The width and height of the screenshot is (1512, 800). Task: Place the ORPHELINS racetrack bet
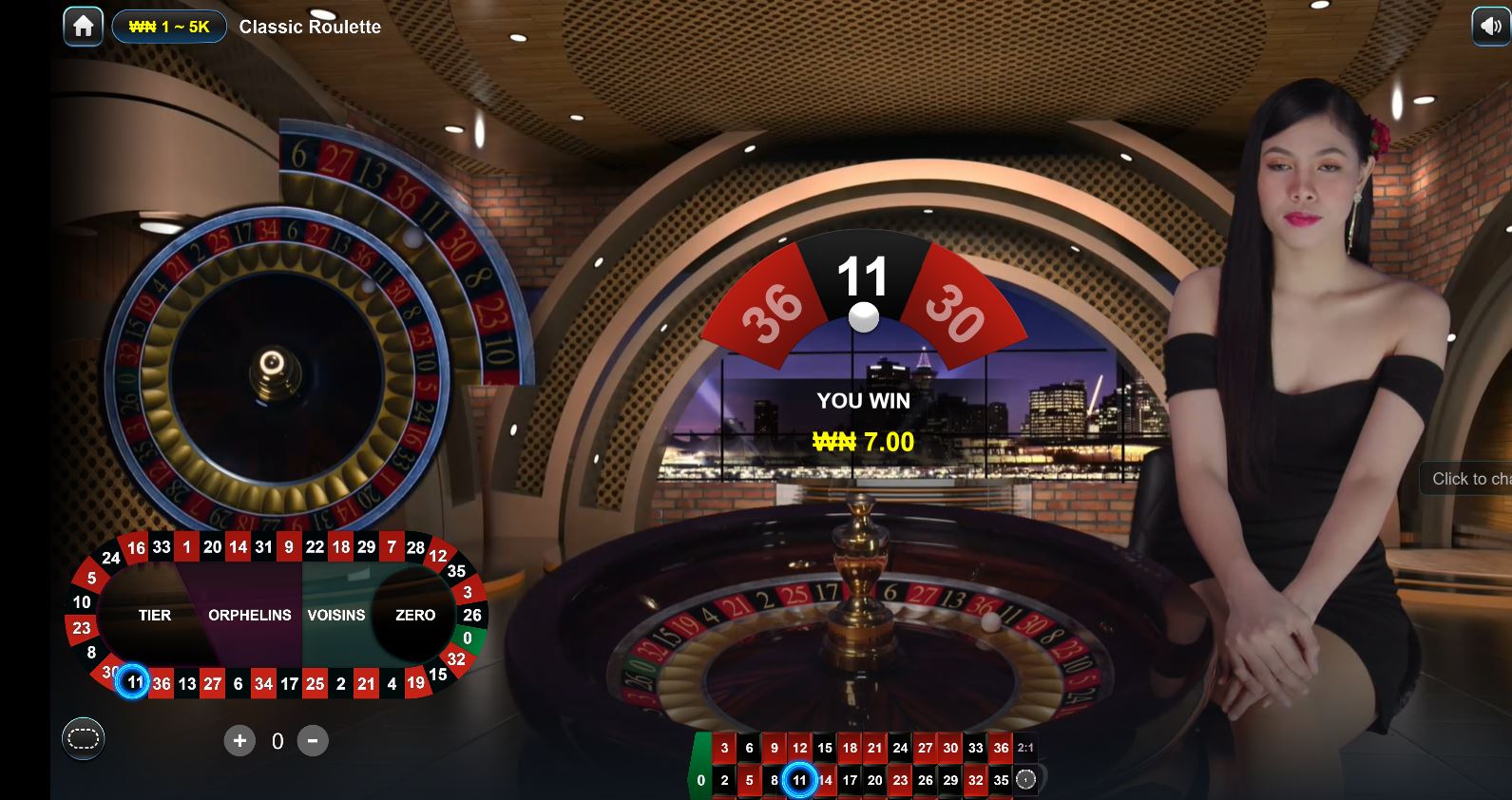click(249, 615)
